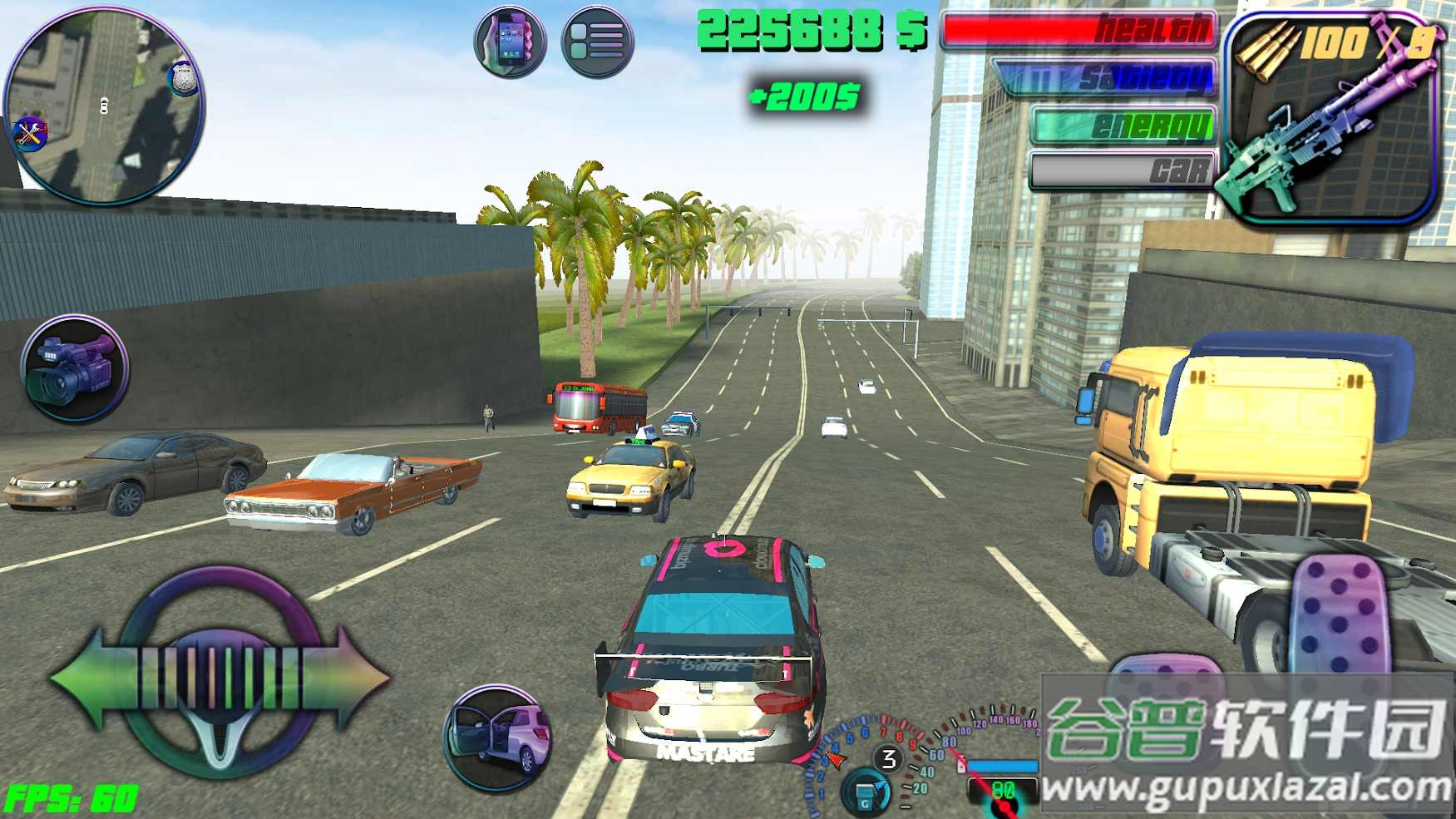The width and height of the screenshot is (1456, 819).
Task: Select the repair shop marker on minimap
Action: tap(30, 133)
